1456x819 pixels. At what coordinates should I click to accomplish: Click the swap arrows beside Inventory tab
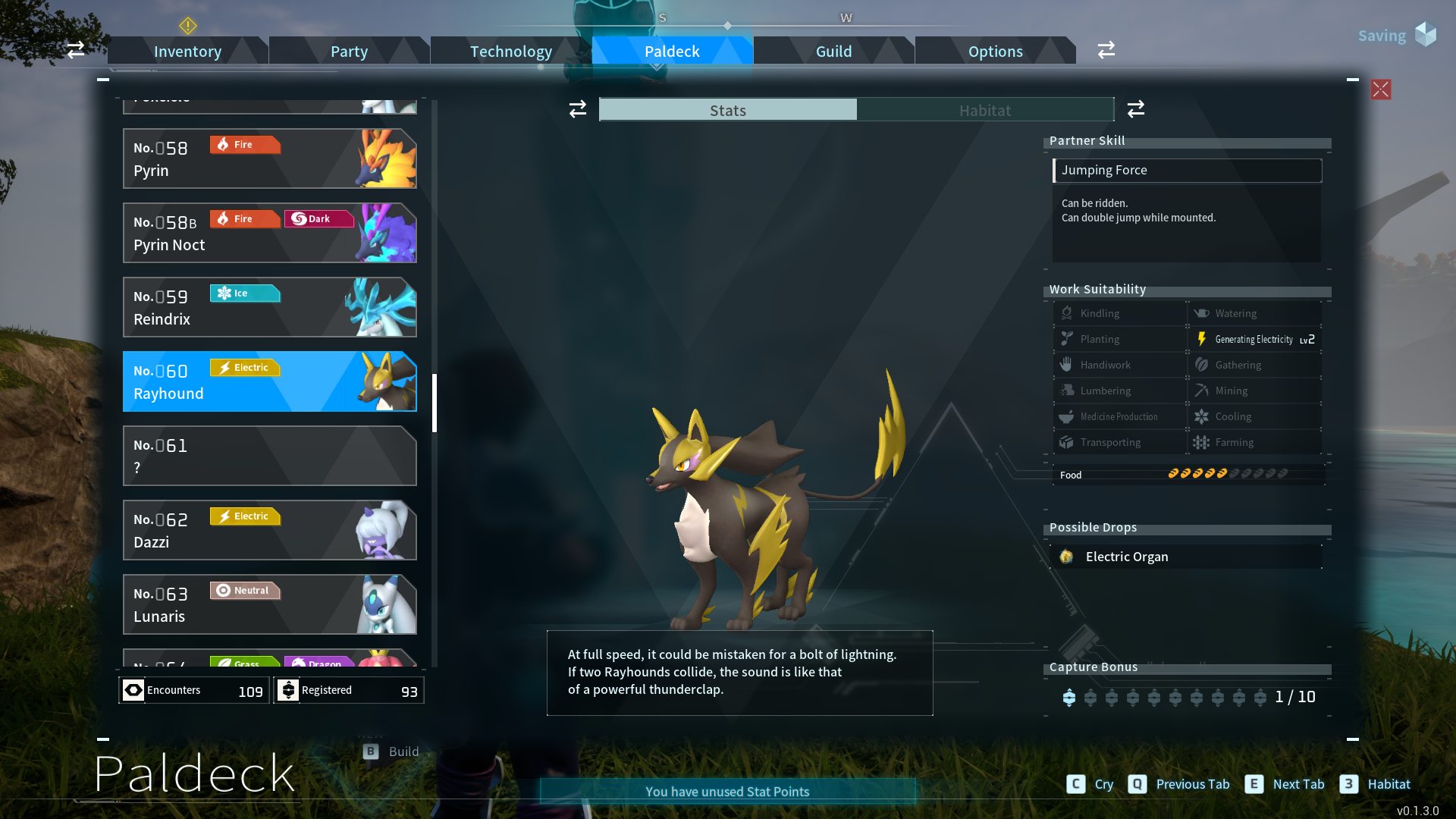click(x=75, y=50)
